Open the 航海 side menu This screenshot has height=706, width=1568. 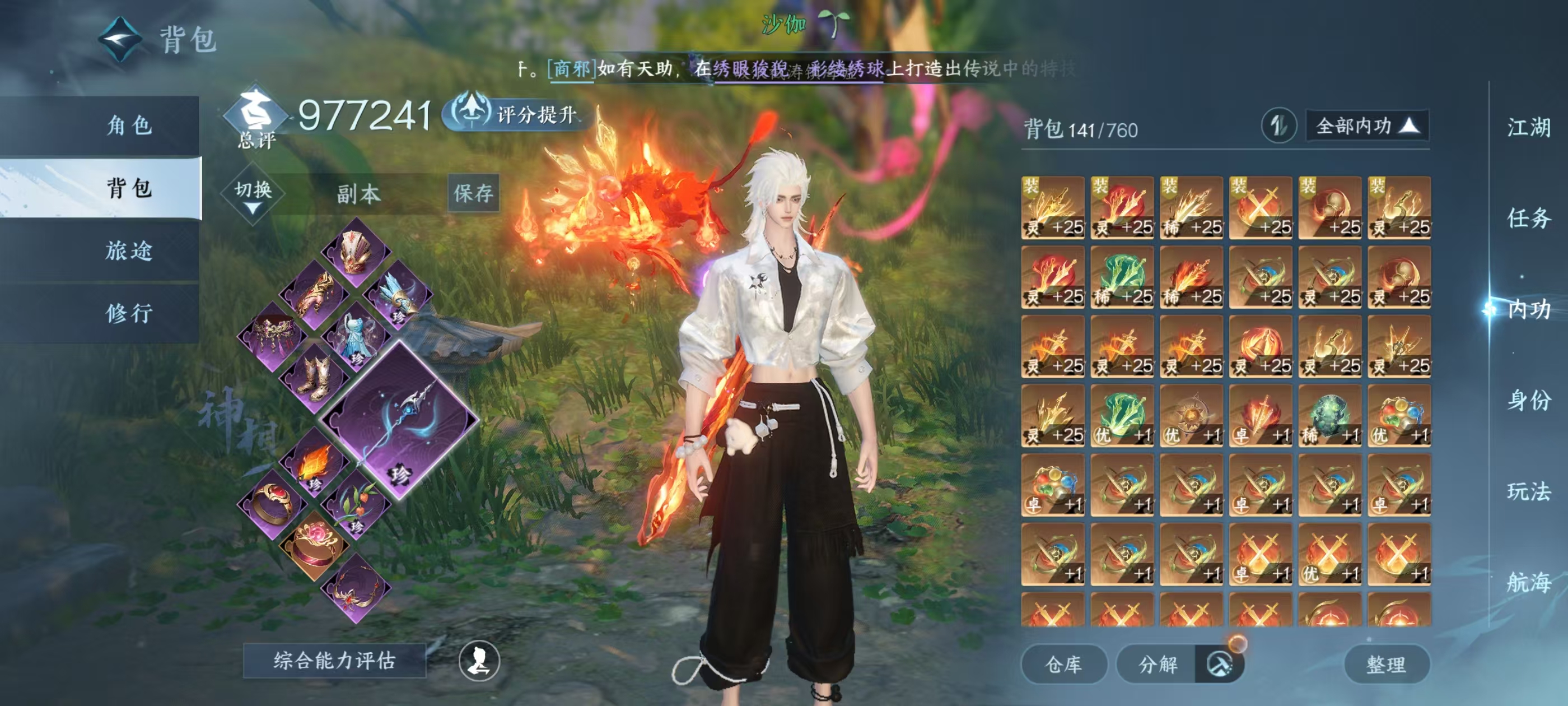[x=1528, y=582]
